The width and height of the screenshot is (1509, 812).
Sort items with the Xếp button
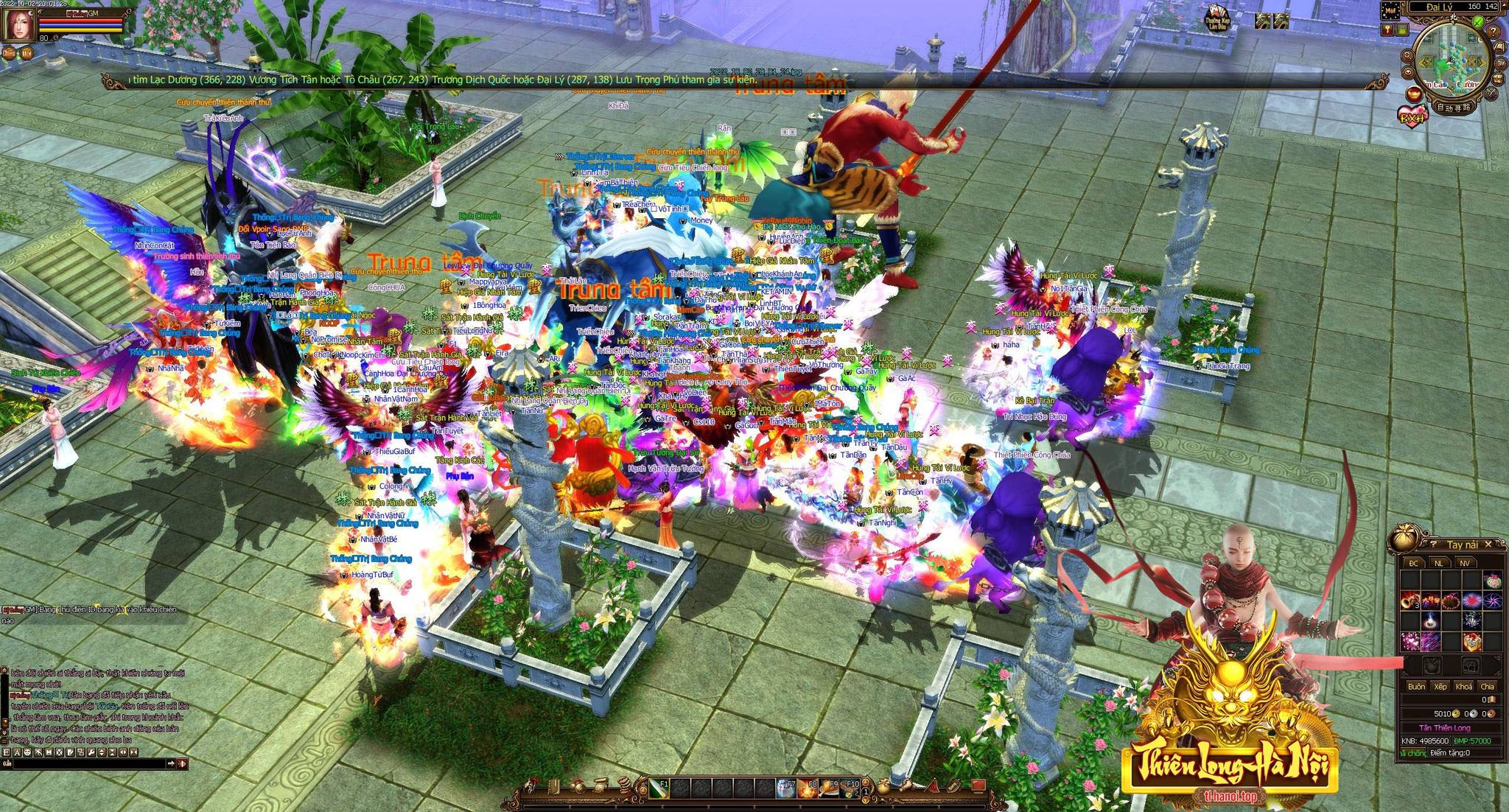[x=1440, y=686]
